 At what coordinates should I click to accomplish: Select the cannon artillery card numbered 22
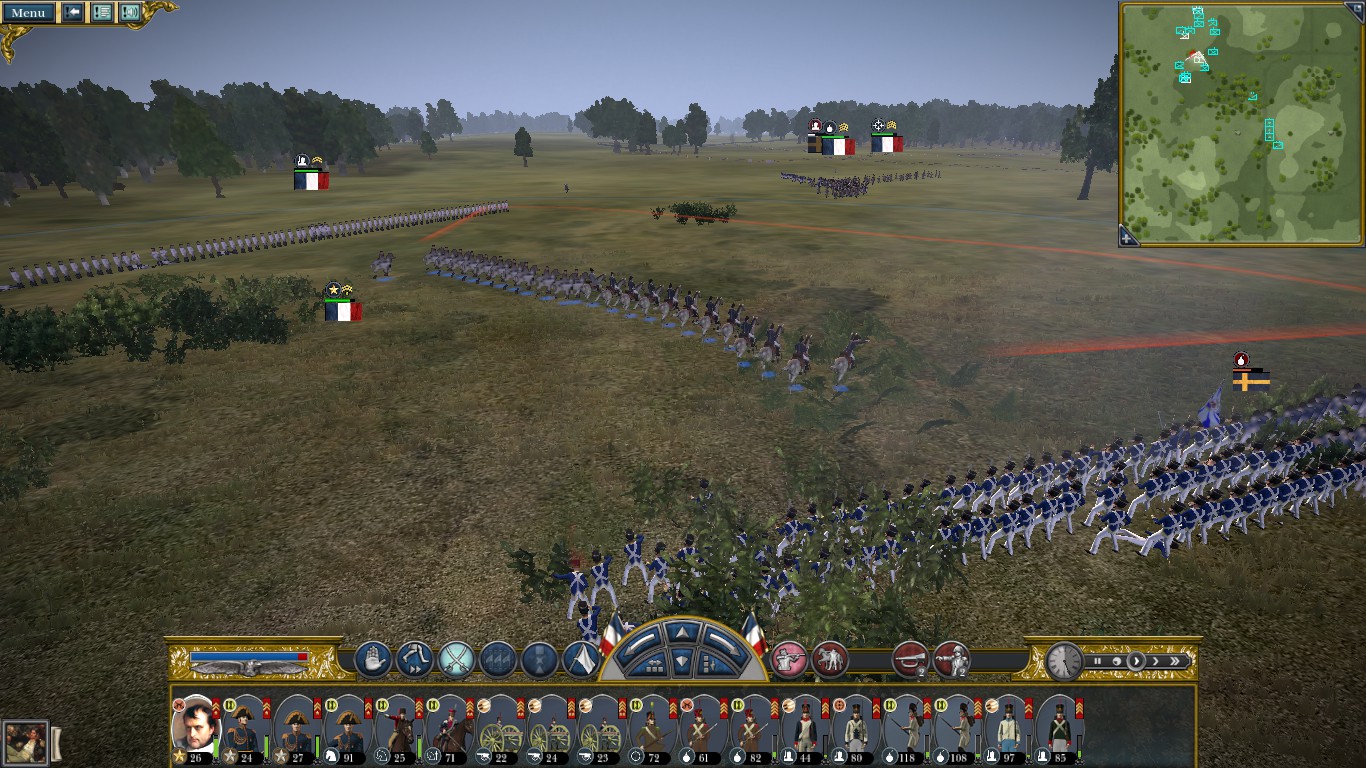tap(501, 730)
